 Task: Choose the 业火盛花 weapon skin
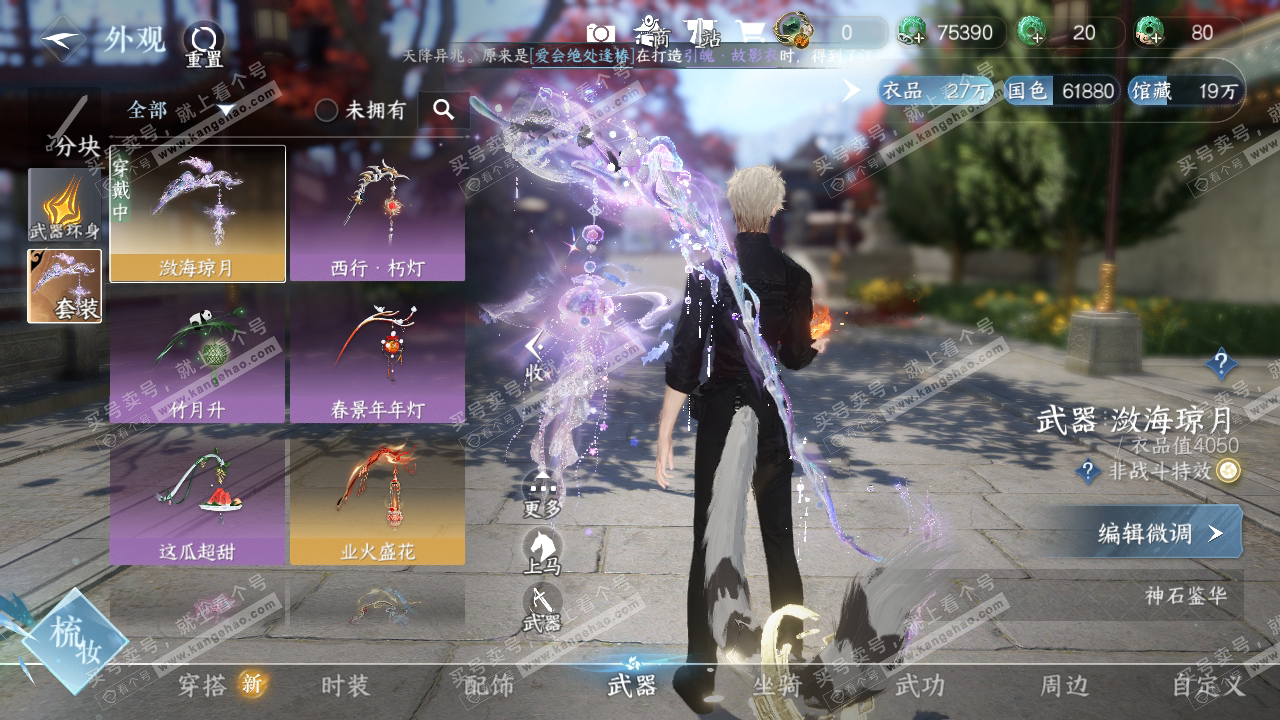coord(377,497)
